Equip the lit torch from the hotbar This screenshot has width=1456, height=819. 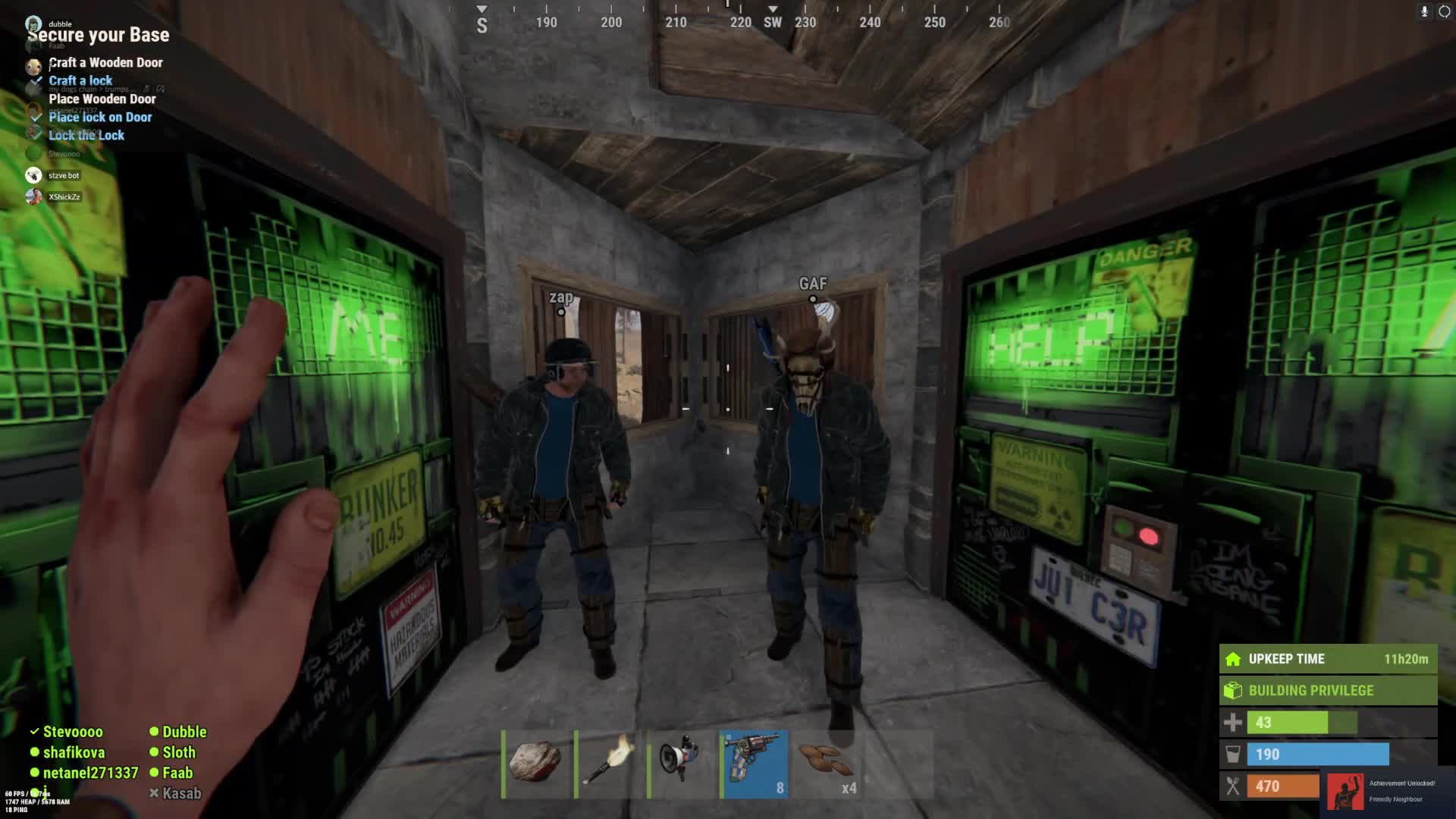tap(608, 763)
